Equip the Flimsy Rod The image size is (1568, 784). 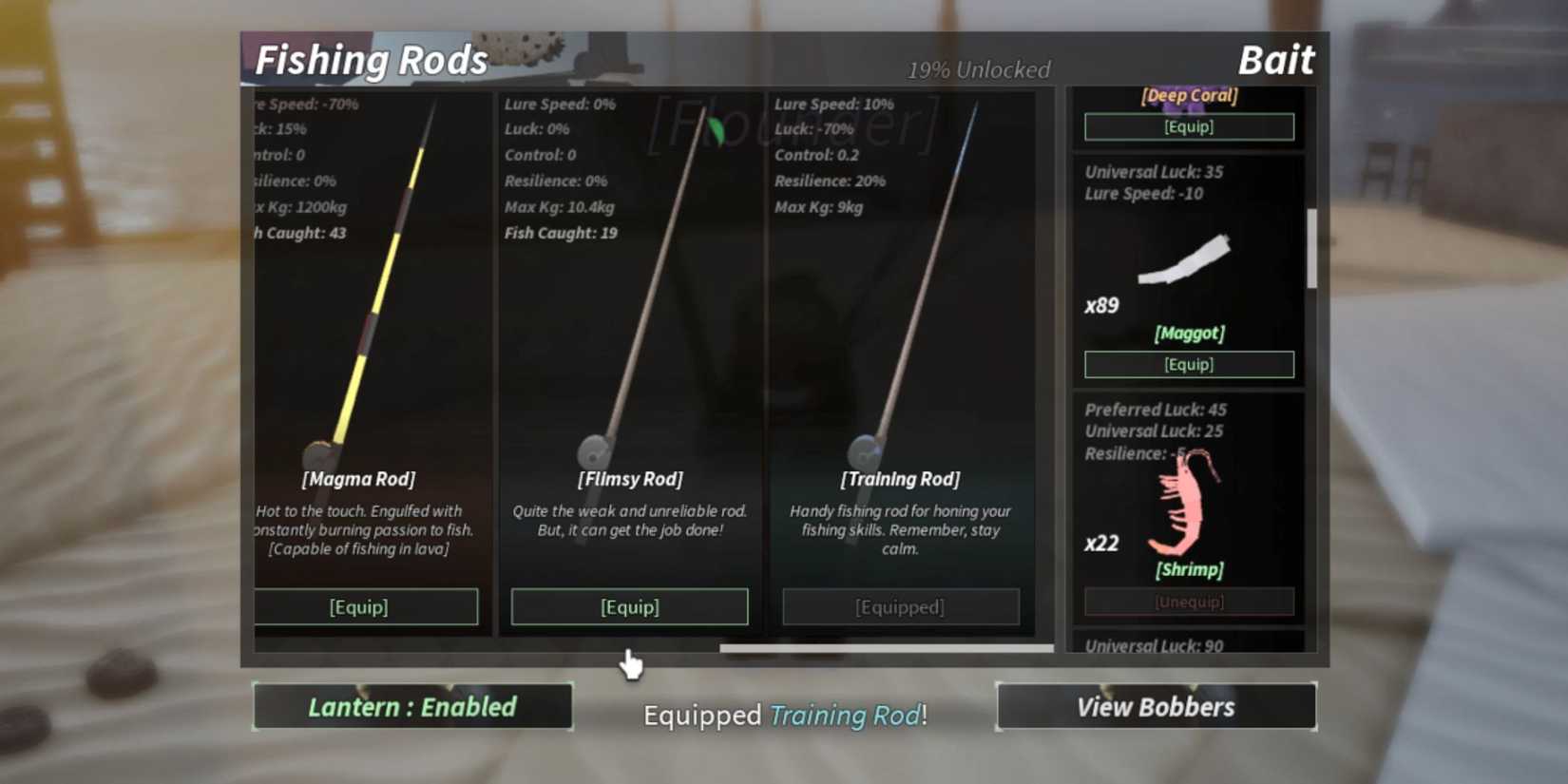[x=629, y=606]
